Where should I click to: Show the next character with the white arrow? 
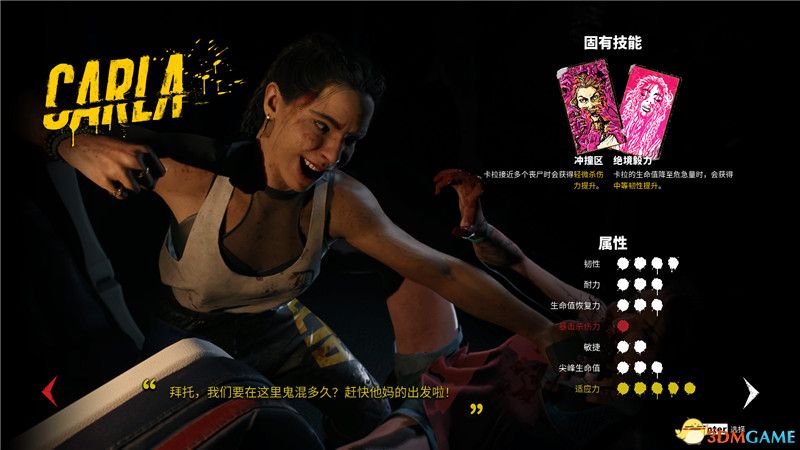coord(751,391)
